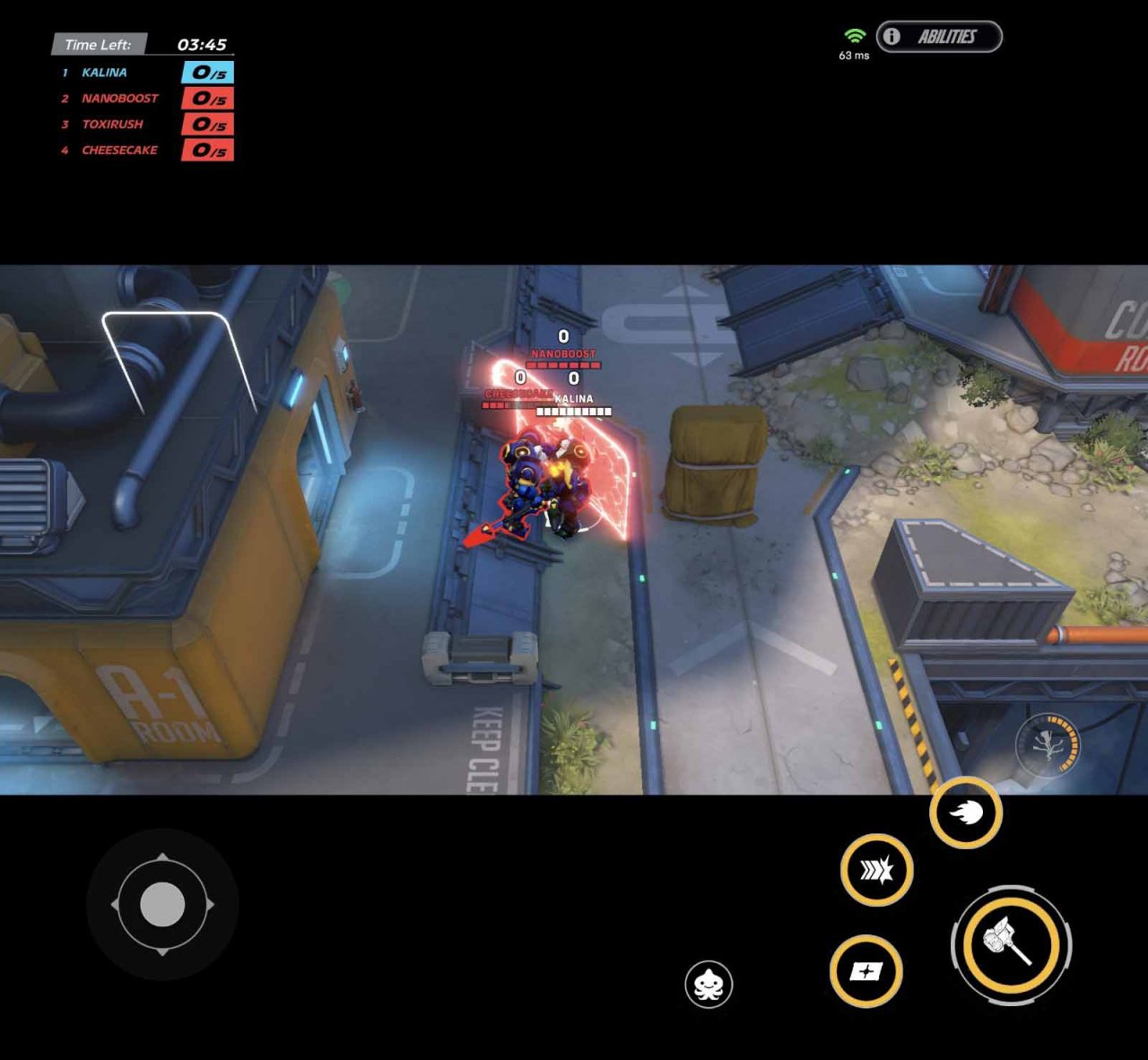Tap the Fire Strike fireball ability icon

(964, 814)
